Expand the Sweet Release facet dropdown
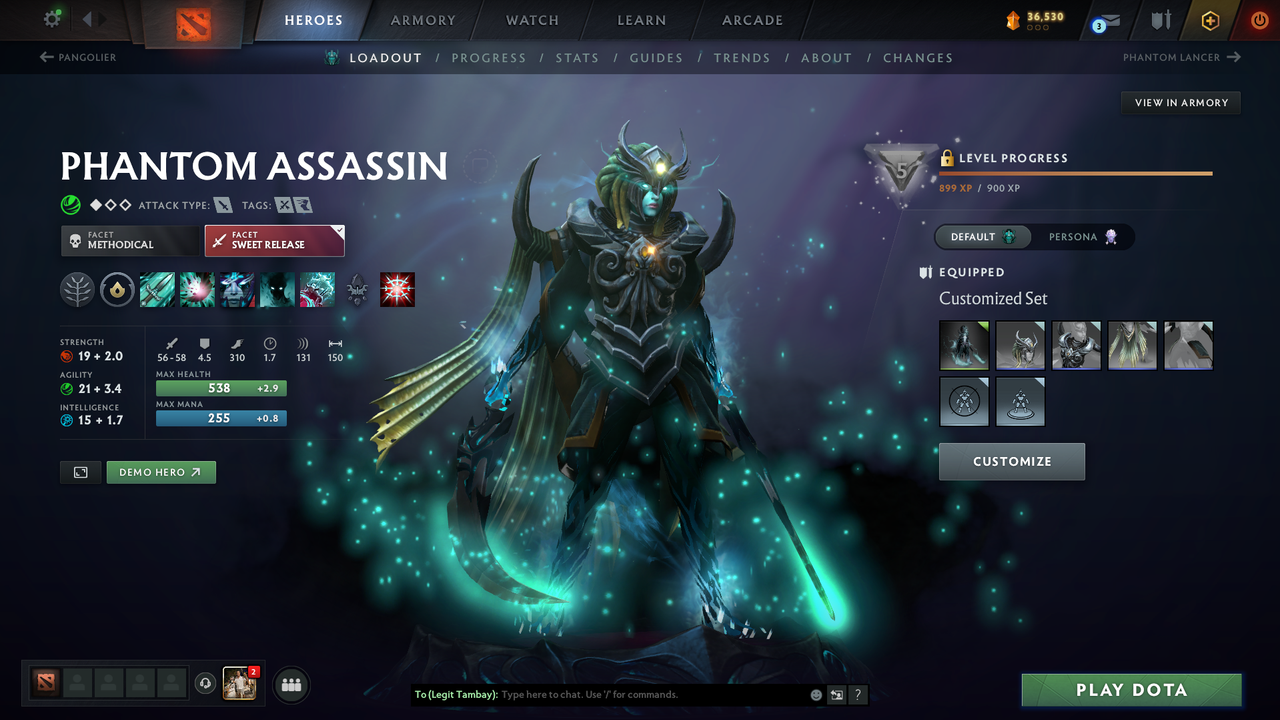Screen dimensions: 1280x720 (x=274, y=240)
